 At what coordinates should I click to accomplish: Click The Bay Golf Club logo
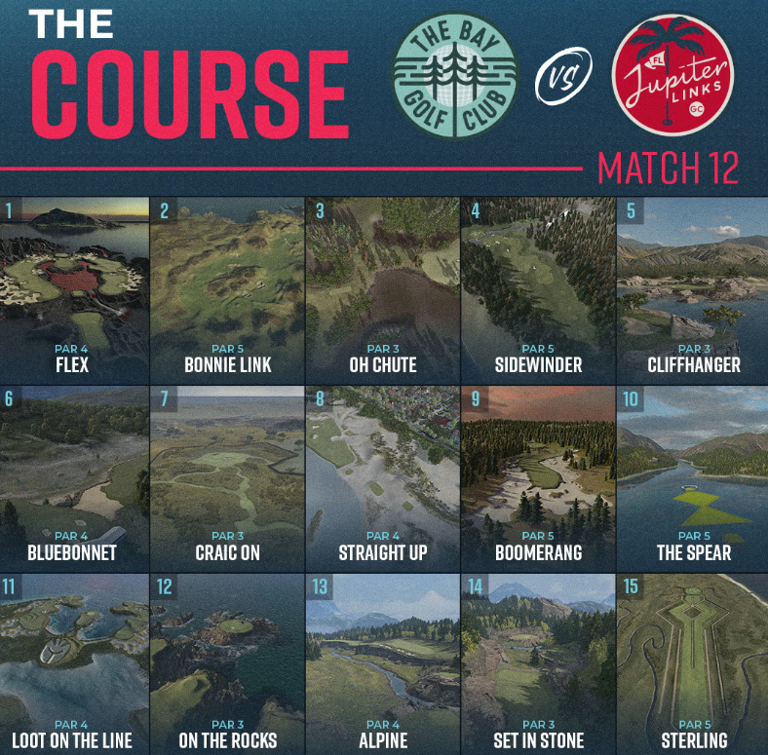pos(456,76)
